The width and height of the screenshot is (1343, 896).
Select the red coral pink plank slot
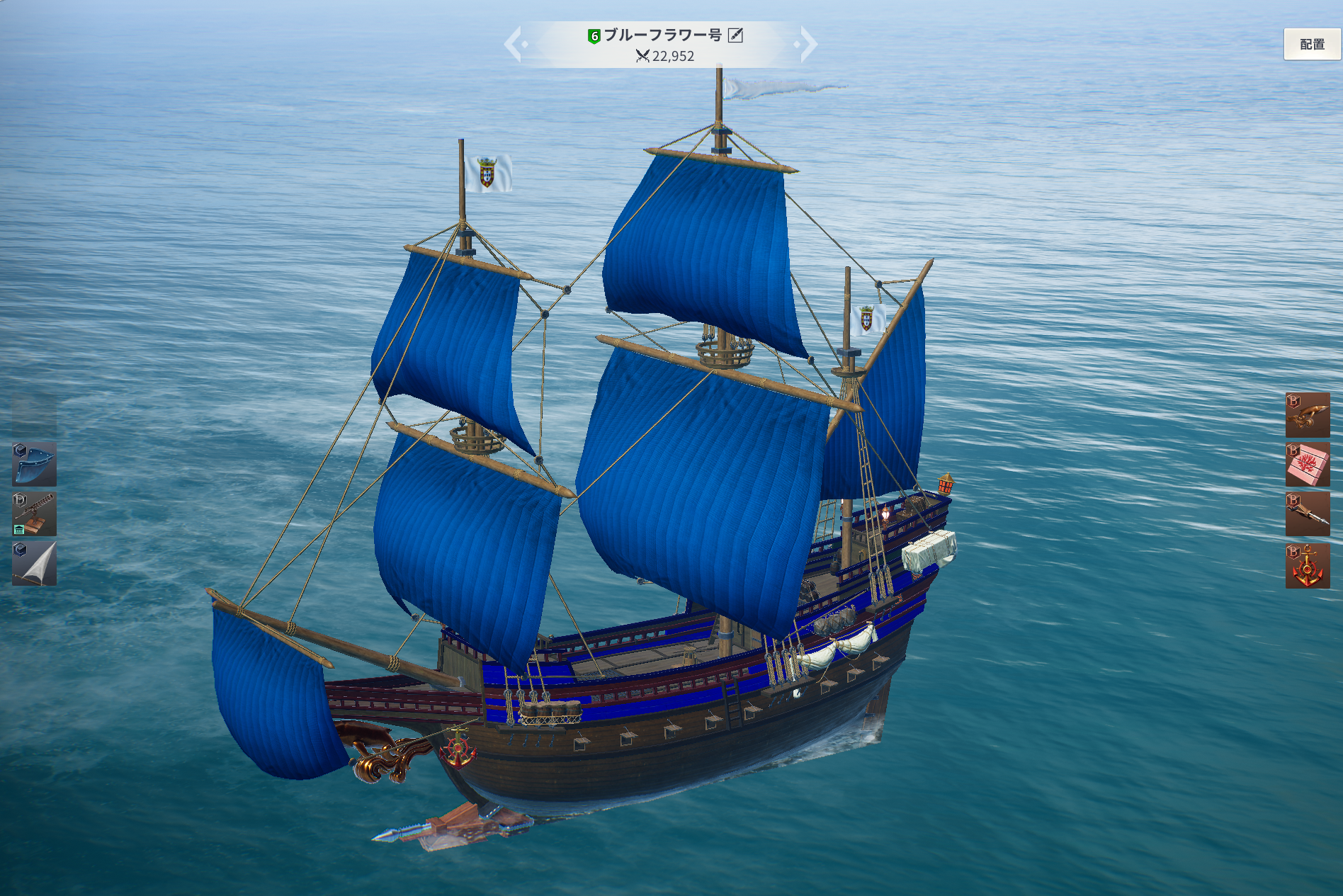1308,465
